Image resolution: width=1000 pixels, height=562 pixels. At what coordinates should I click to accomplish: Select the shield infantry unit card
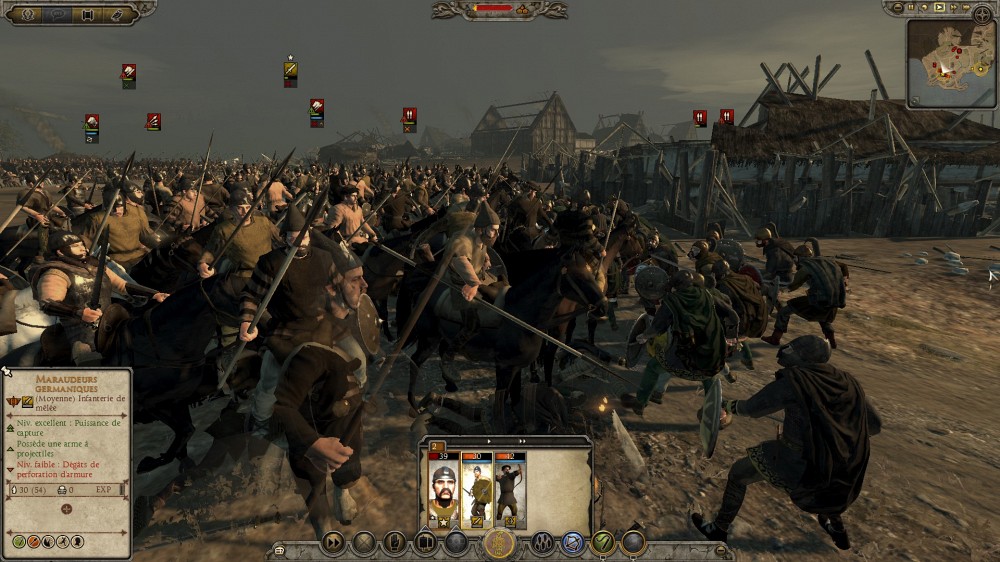477,490
